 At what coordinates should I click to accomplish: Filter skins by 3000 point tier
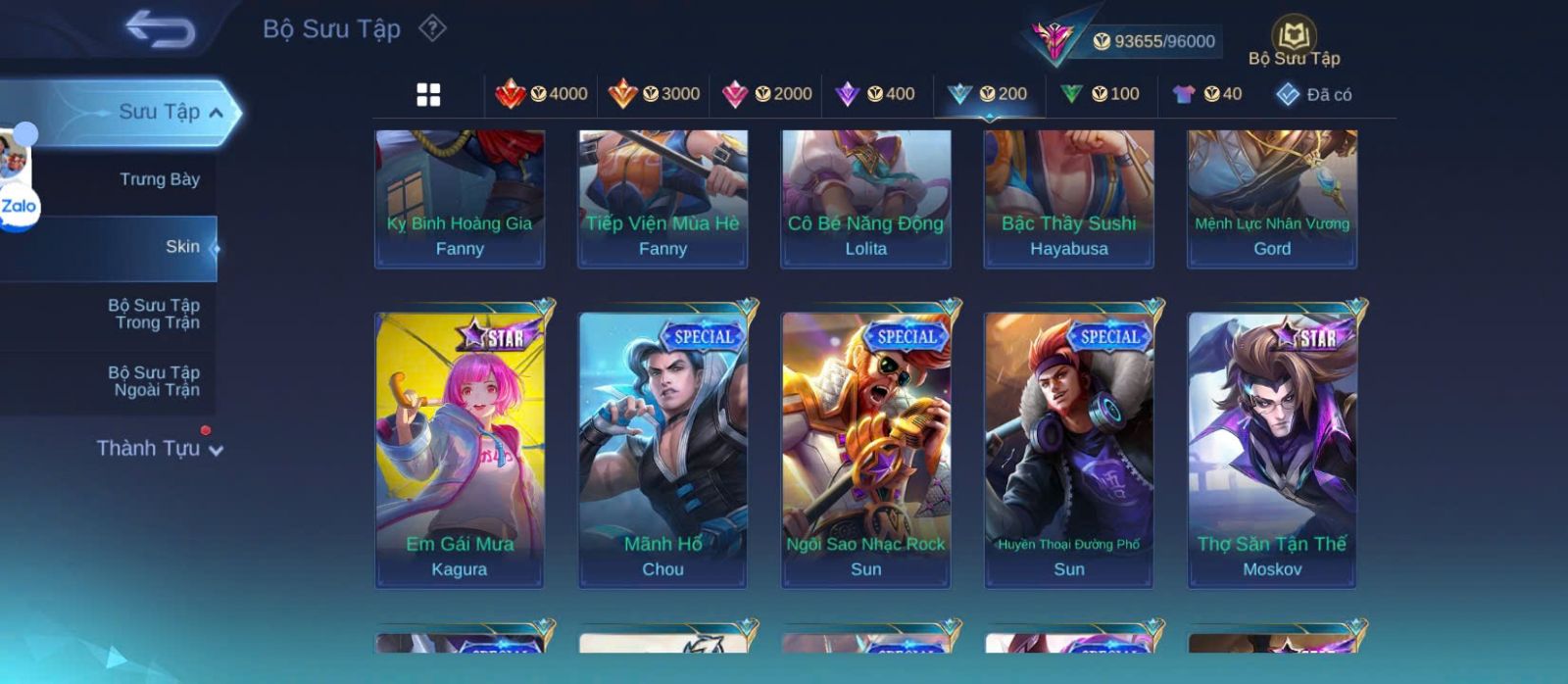click(655, 94)
